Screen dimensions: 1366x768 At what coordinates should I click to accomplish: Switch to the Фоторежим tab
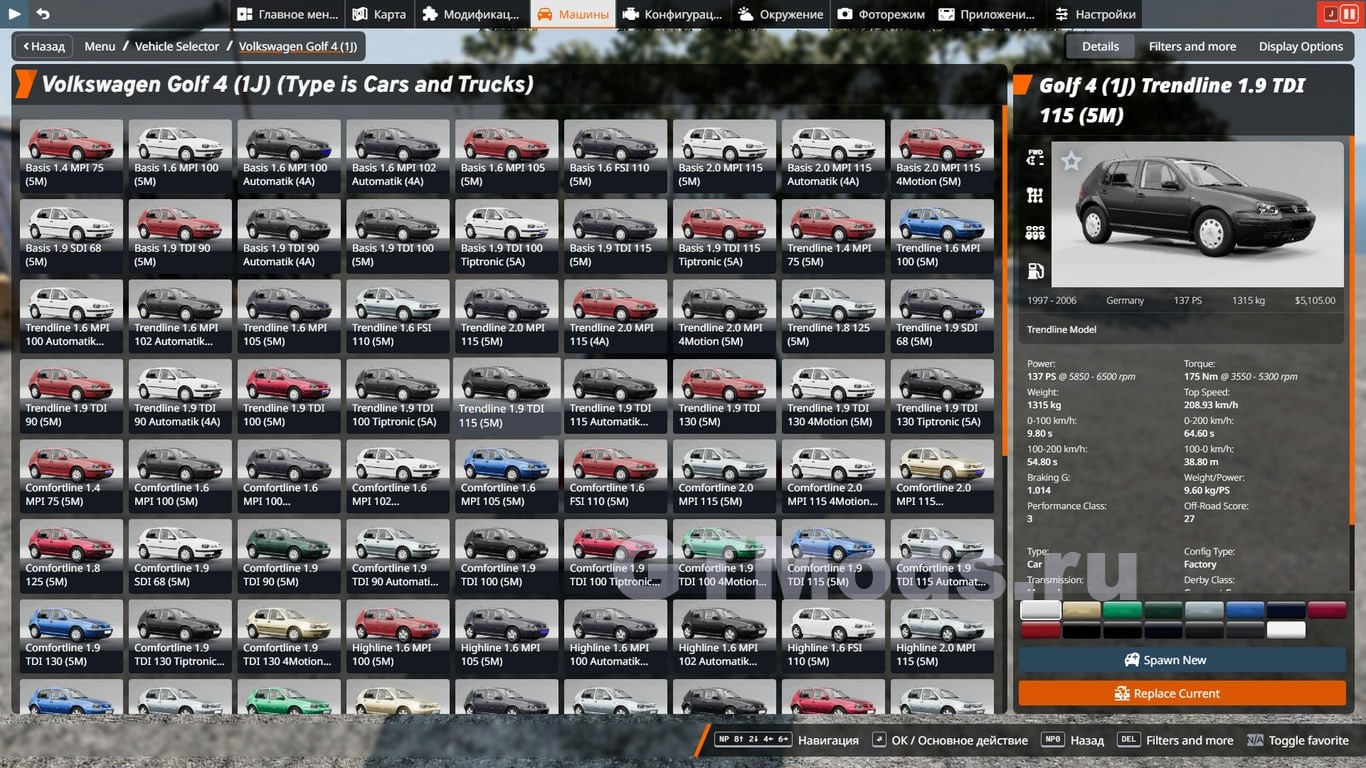point(881,14)
